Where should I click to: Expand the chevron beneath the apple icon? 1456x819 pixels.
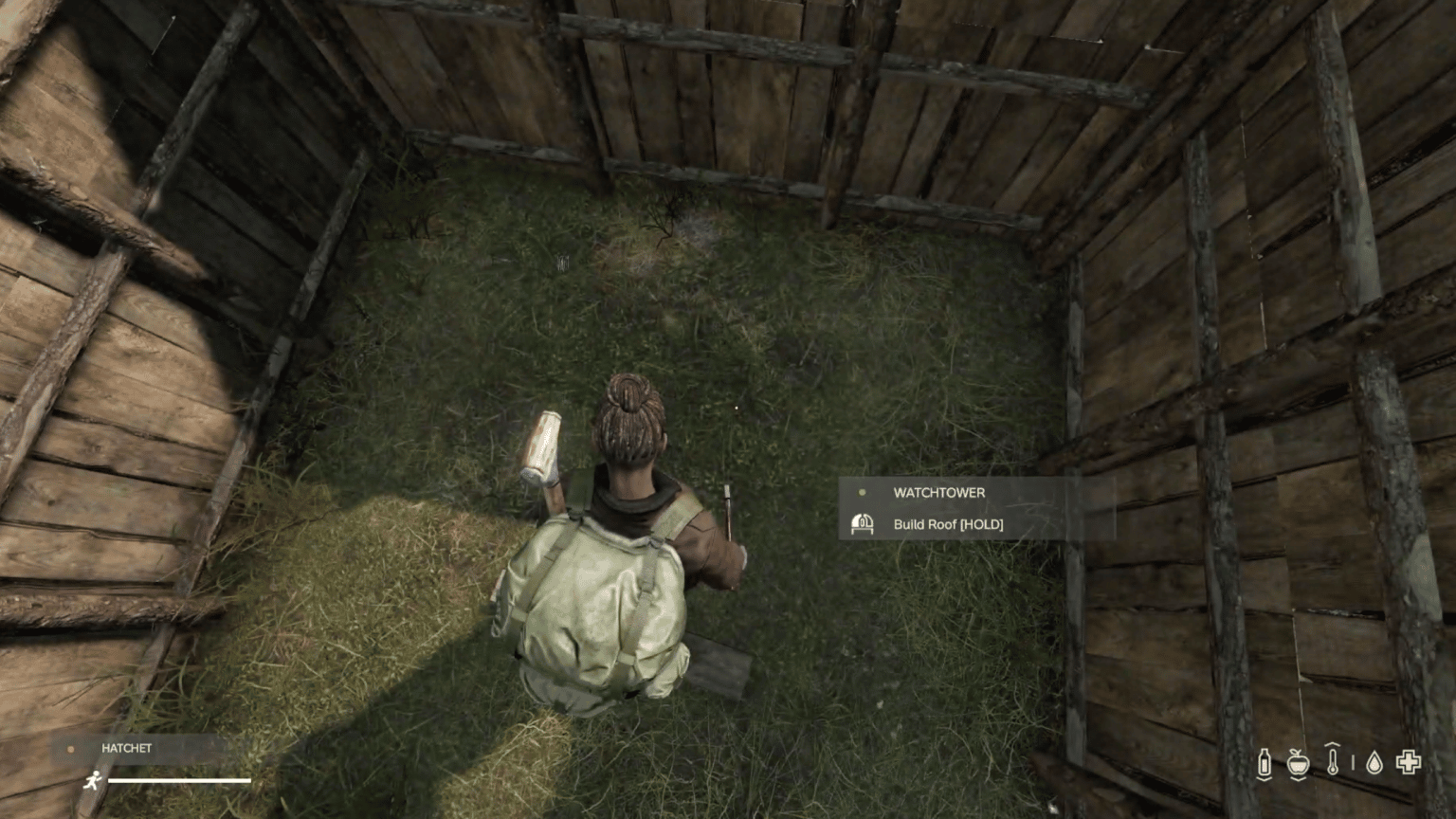pos(1298,780)
